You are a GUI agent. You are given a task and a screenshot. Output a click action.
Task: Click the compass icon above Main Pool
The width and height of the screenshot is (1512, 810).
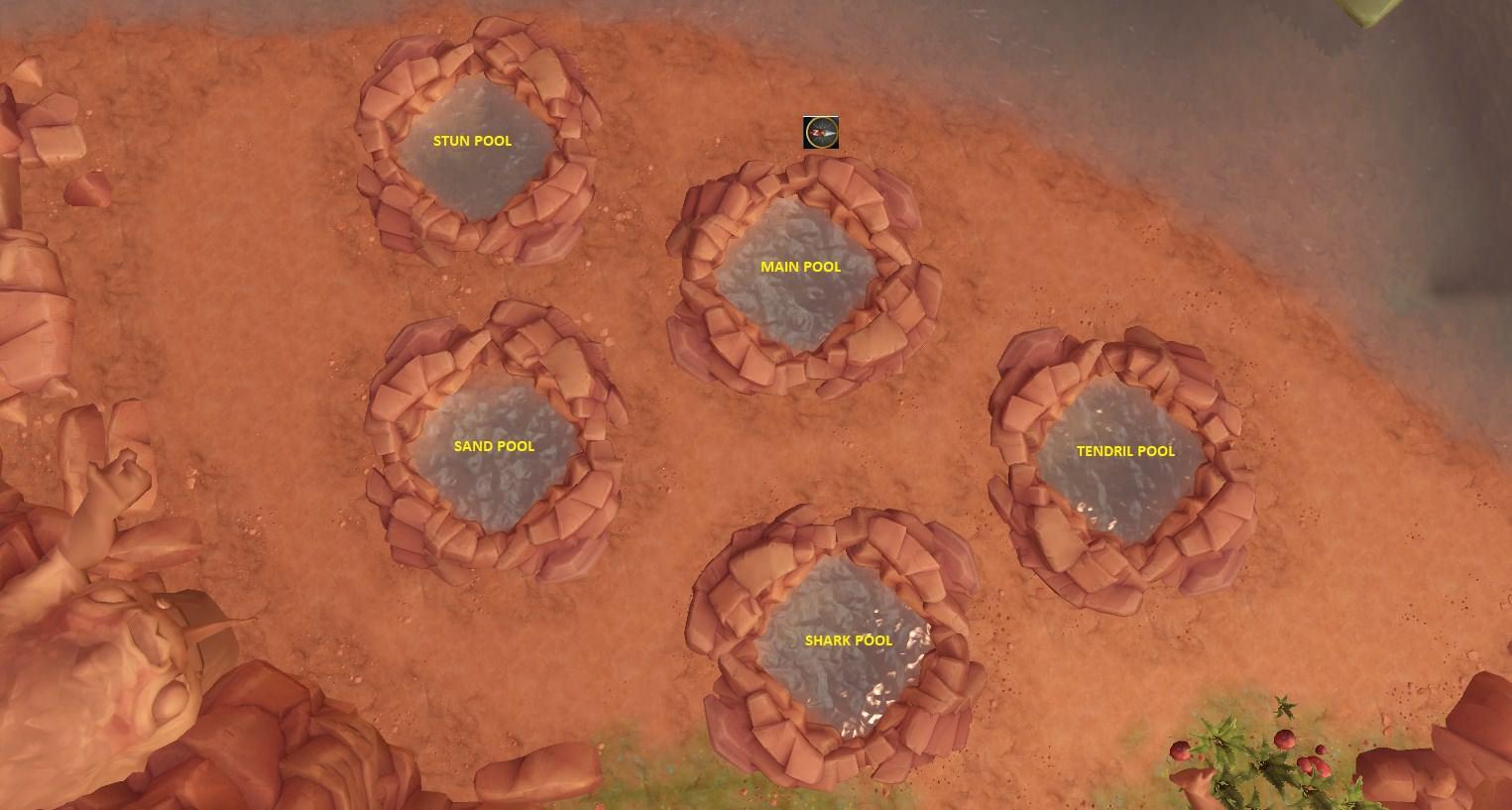click(x=821, y=132)
